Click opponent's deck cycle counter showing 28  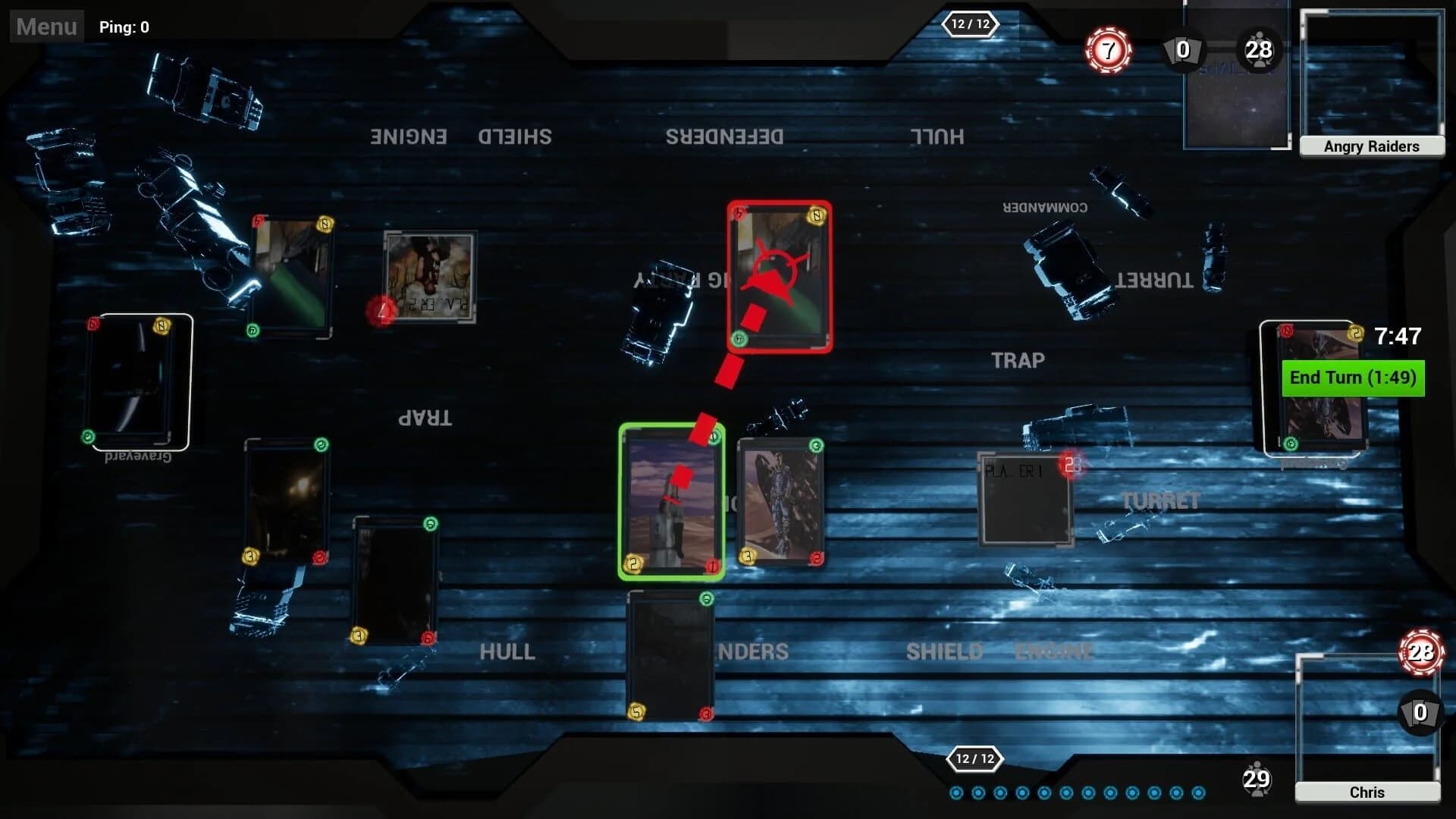pyautogui.click(x=1258, y=50)
